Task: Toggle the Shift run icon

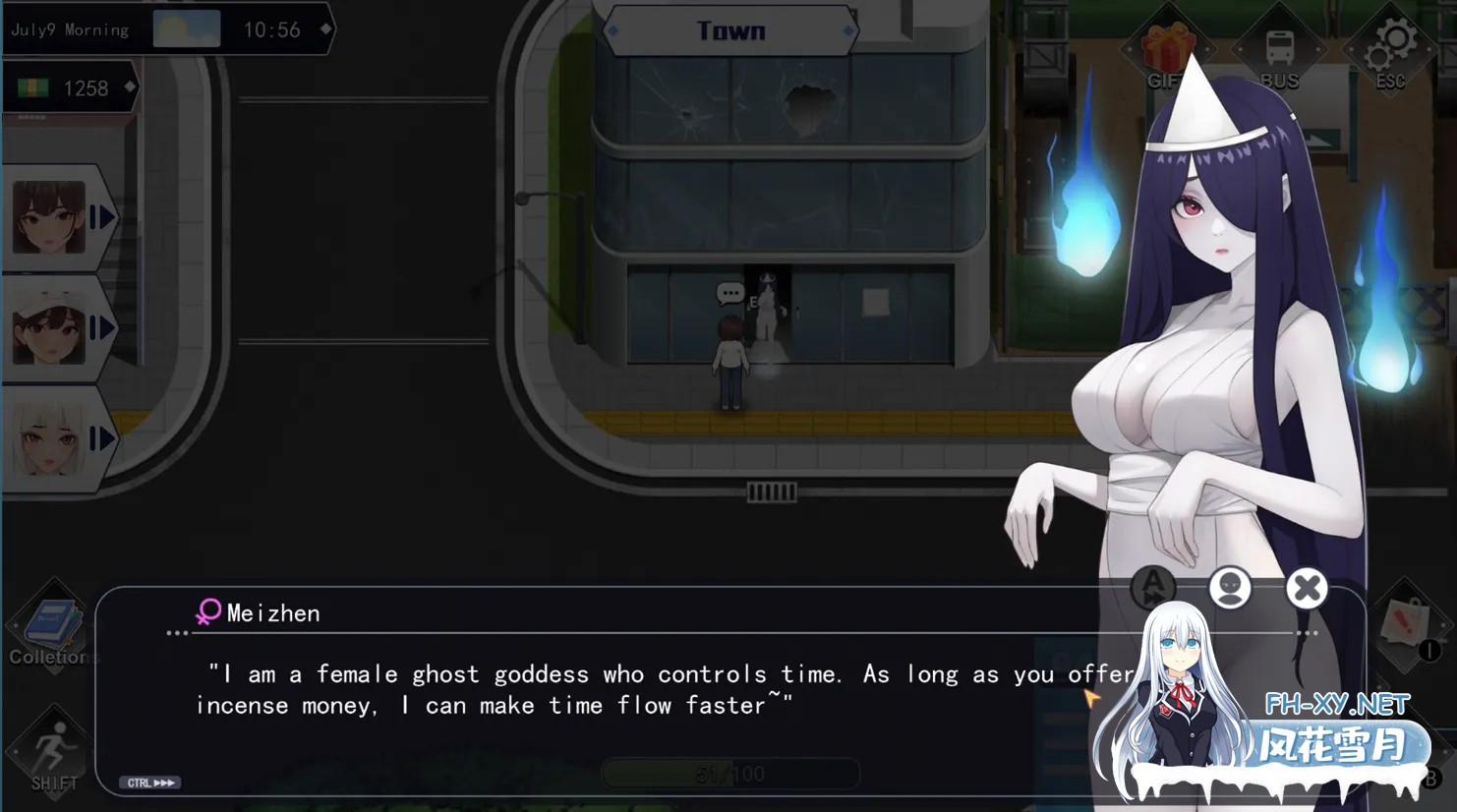Action: (53, 755)
